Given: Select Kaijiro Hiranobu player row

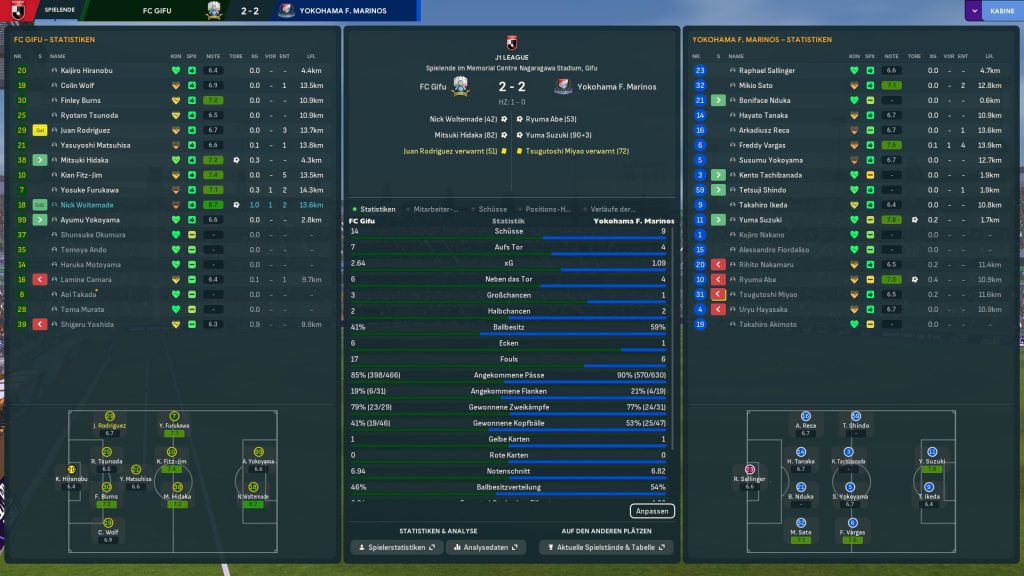Looking at the screenshot, I should (90, 71).
